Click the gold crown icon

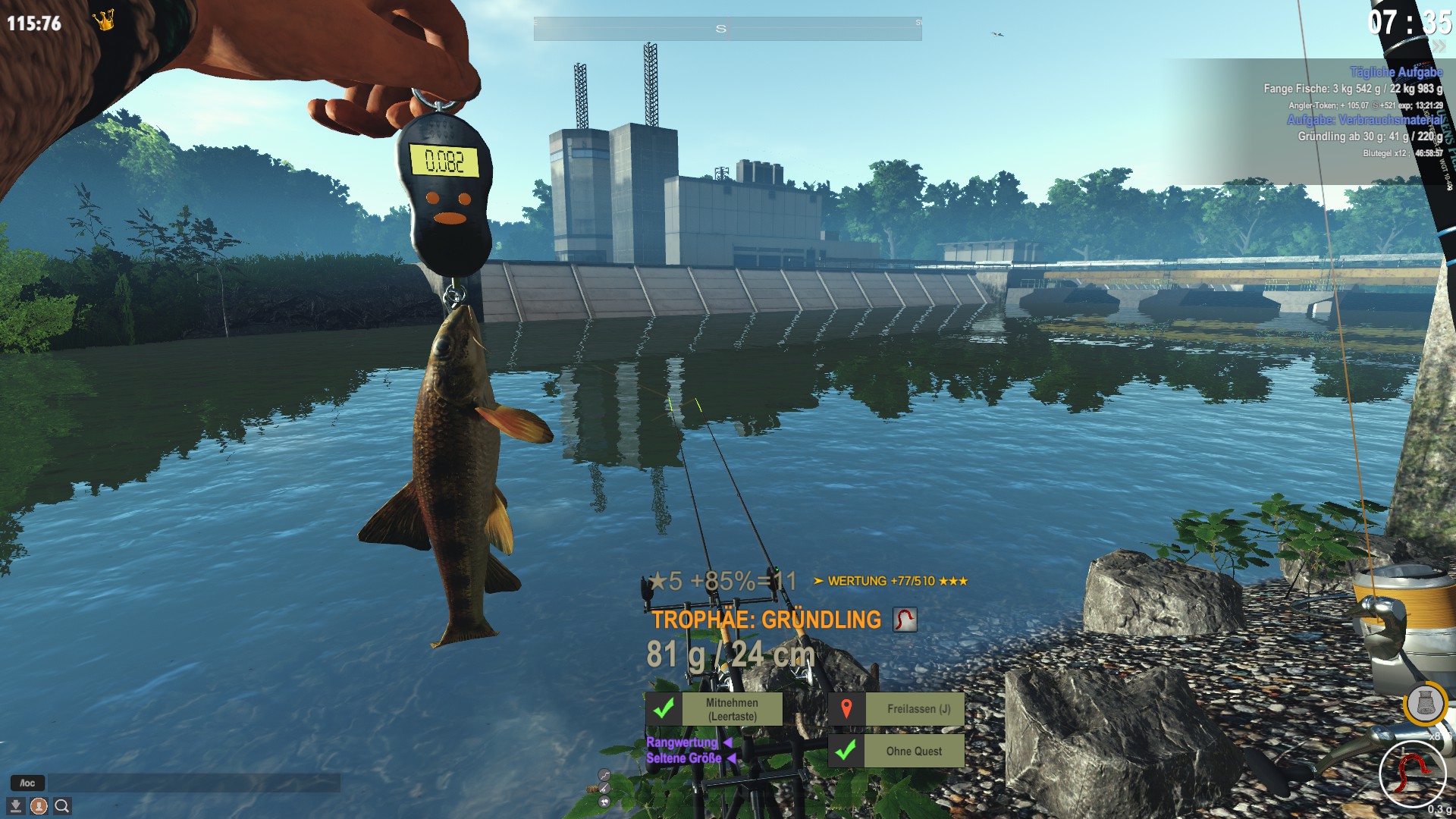point(104,20)
